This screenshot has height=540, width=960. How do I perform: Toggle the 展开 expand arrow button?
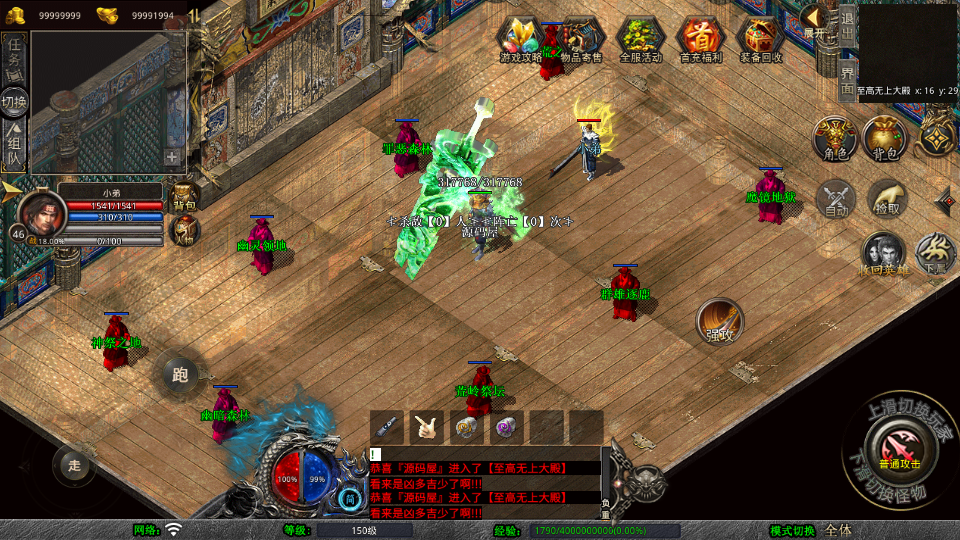tap(816, 21)
